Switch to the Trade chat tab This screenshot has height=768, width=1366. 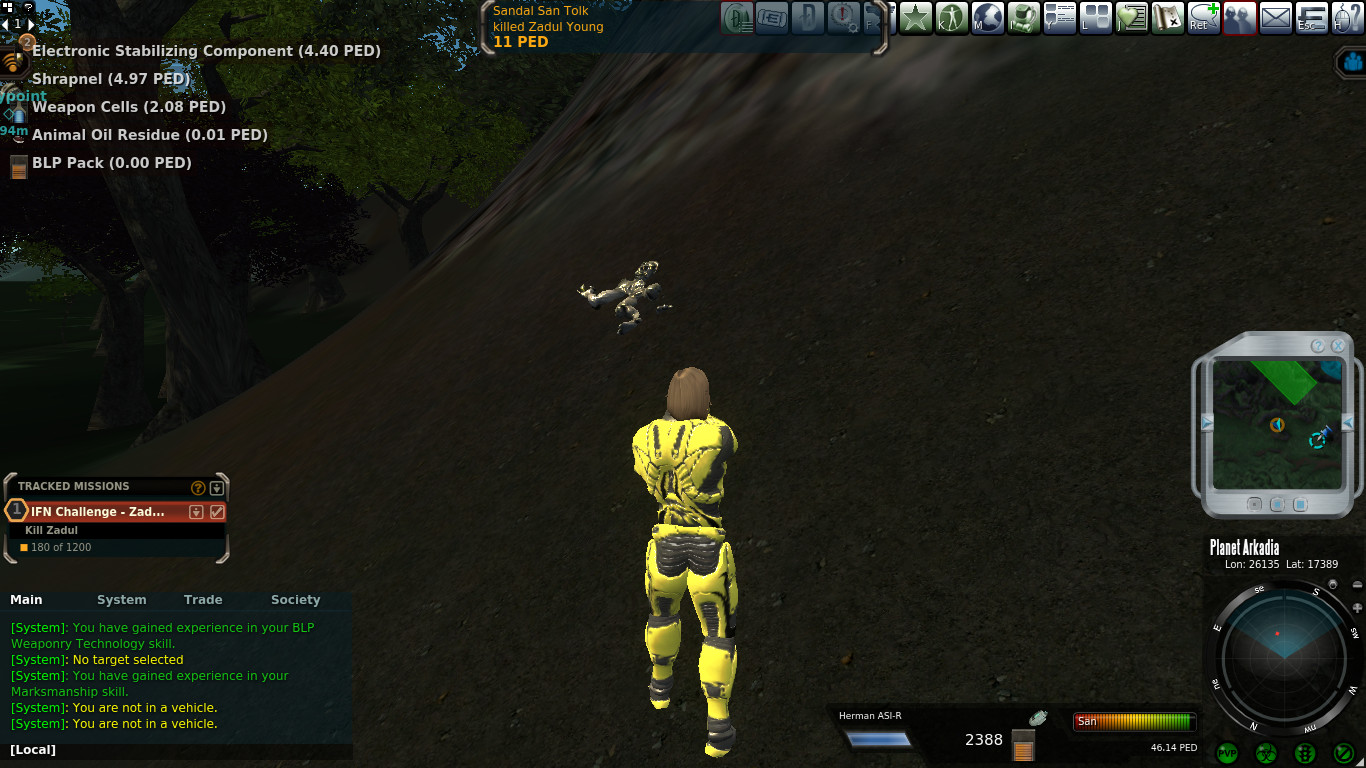(x=203, y=600)
